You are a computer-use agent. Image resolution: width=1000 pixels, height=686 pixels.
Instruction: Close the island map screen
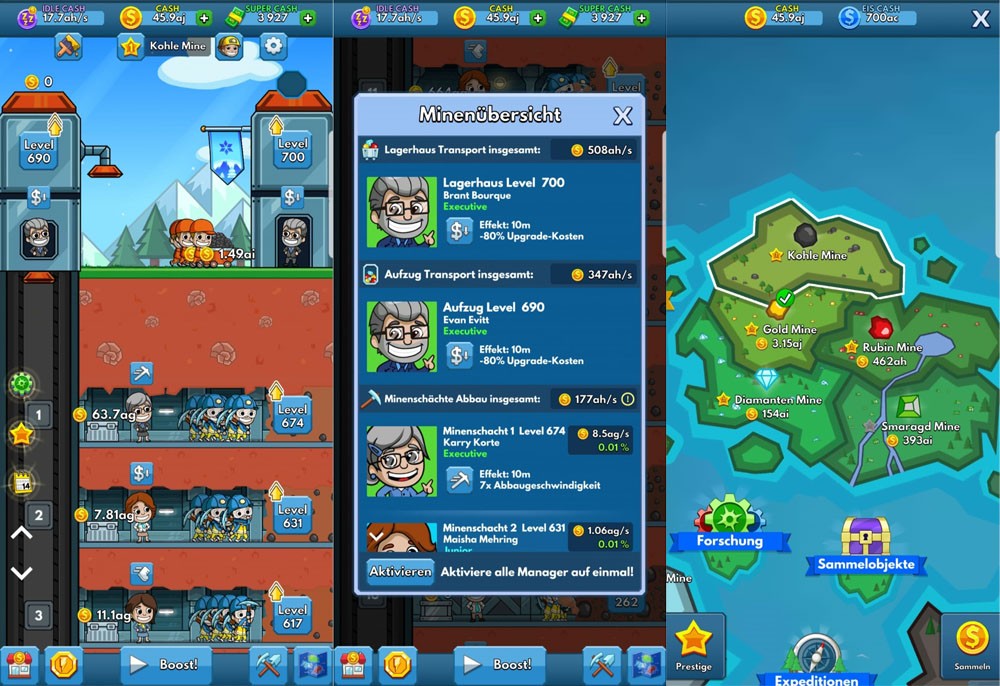click(x=980, y=19)
